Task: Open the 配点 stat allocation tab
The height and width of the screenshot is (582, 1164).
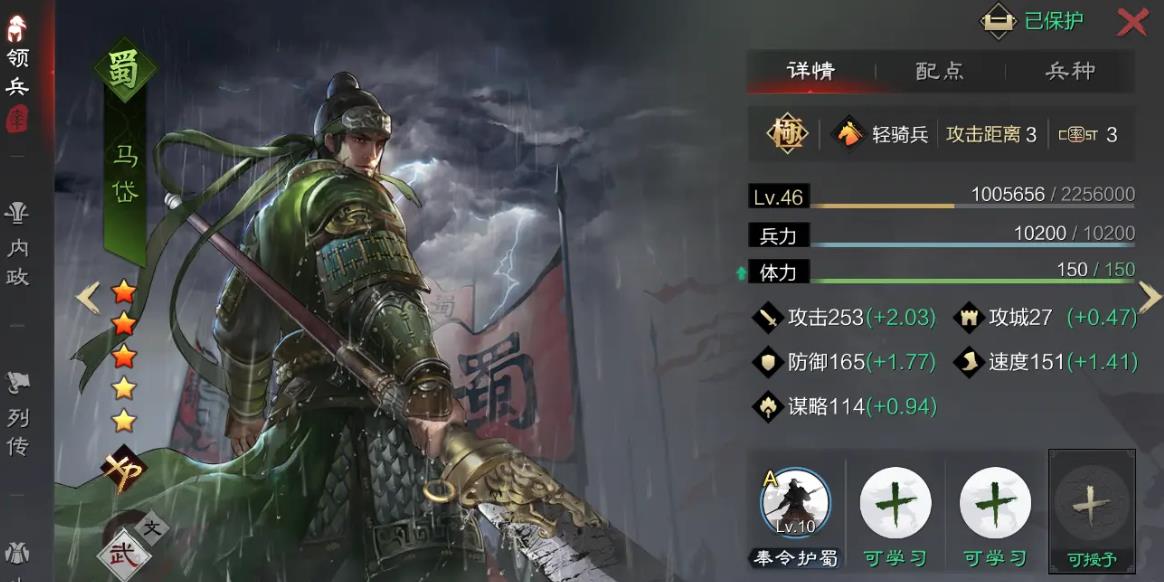Action: [940, 71]
